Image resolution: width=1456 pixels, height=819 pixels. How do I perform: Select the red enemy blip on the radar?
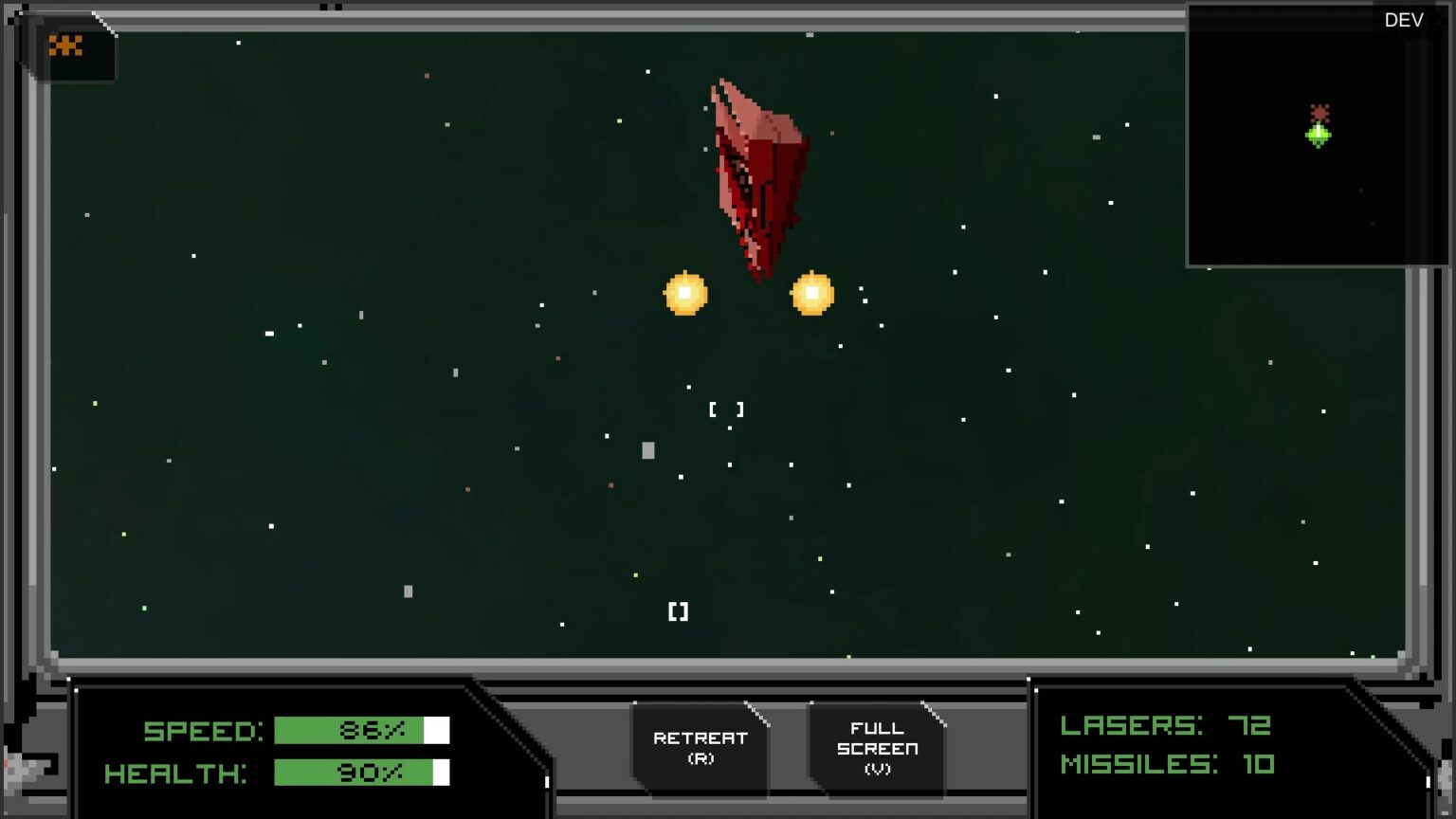1319,111
